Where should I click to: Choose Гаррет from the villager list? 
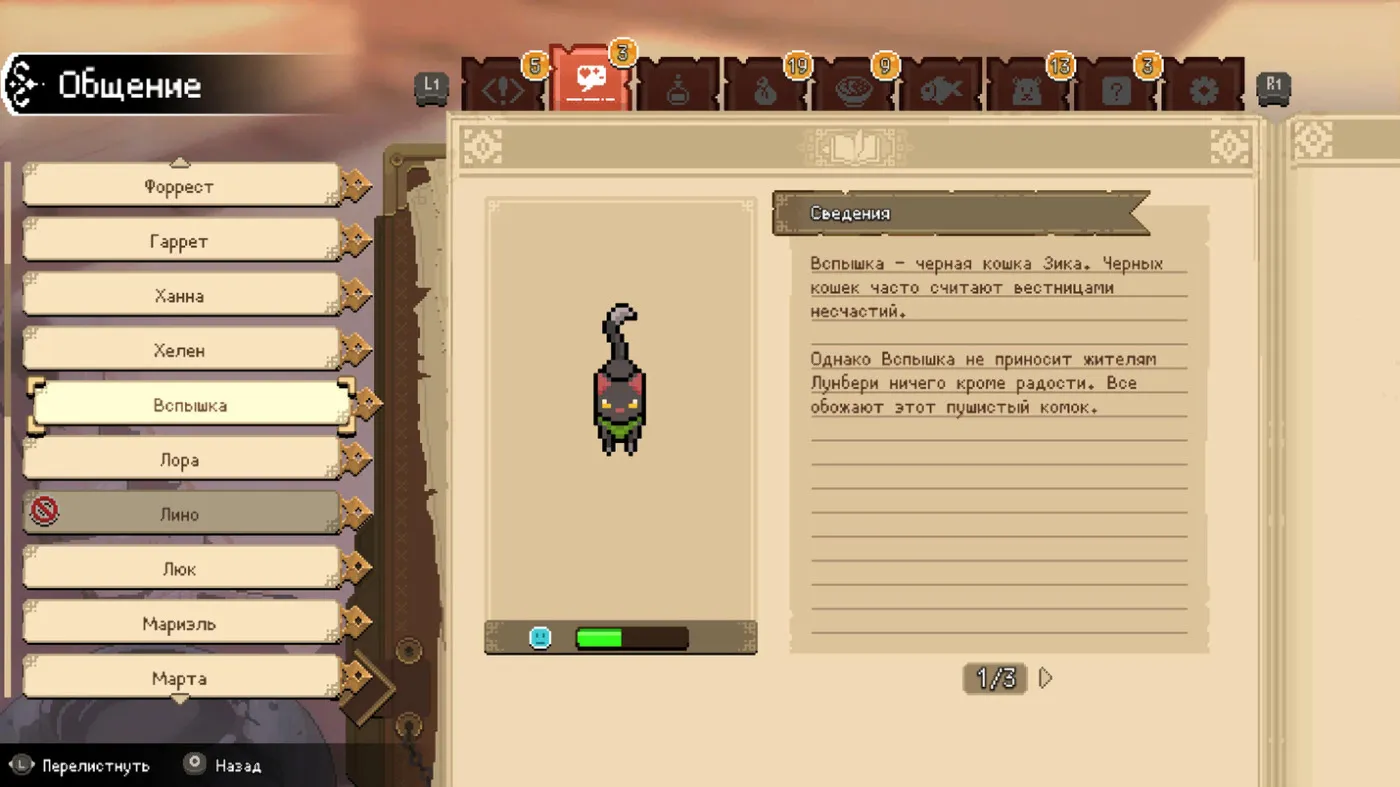point(180,241)
